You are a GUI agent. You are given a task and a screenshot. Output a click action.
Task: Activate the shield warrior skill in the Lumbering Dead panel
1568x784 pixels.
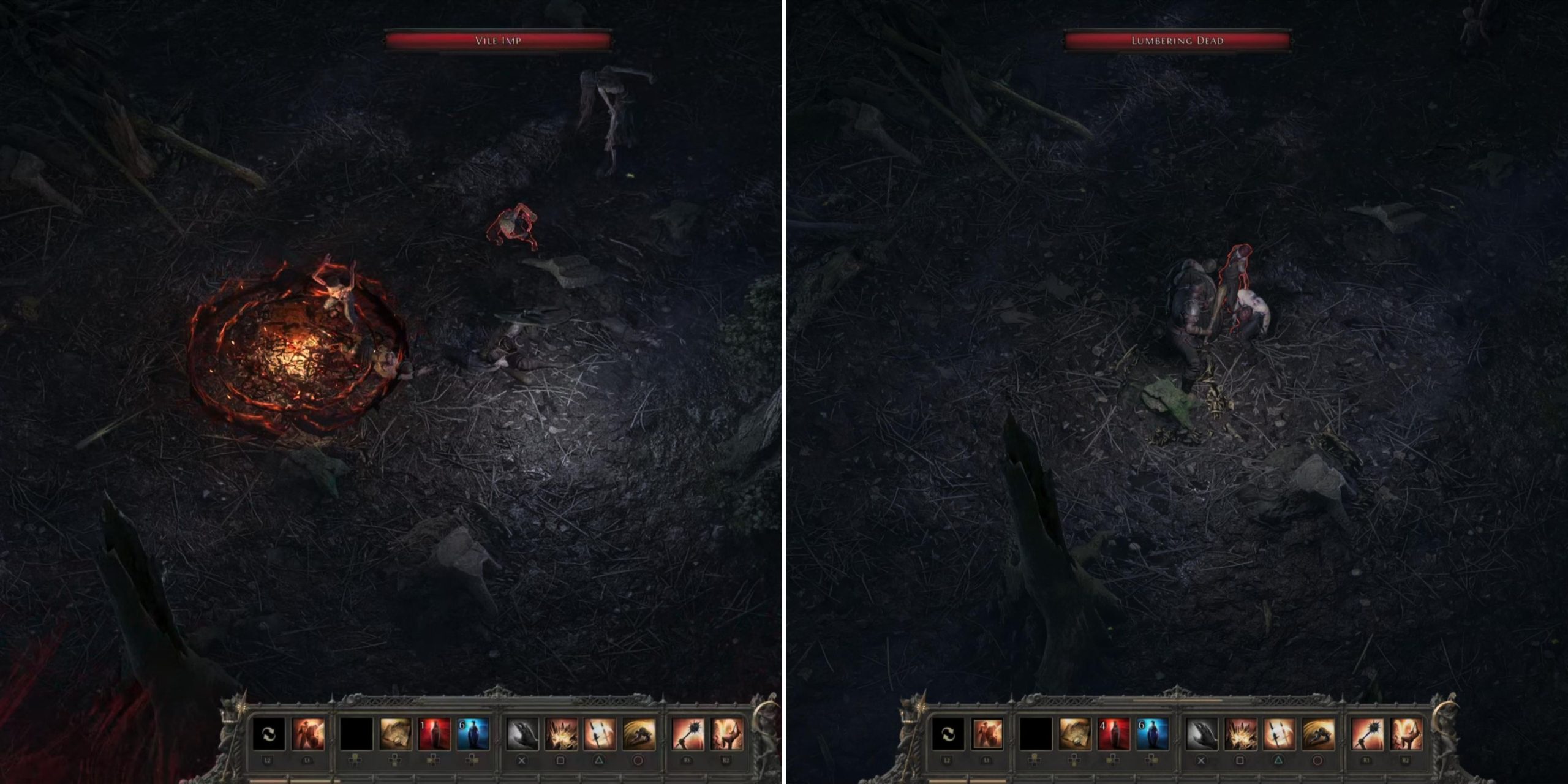(x=987, y=734)
